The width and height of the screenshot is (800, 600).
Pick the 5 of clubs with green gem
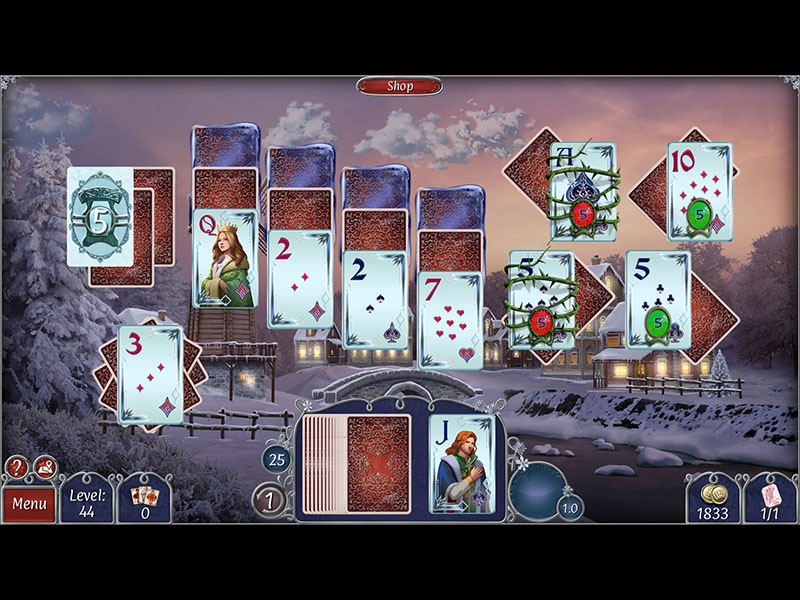coord(658,300)
